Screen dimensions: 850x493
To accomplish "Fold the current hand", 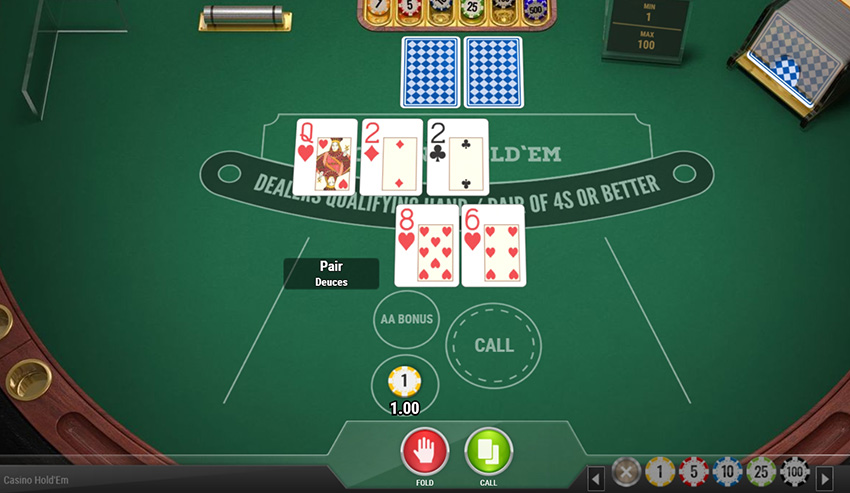I will (x=424, y=451).
